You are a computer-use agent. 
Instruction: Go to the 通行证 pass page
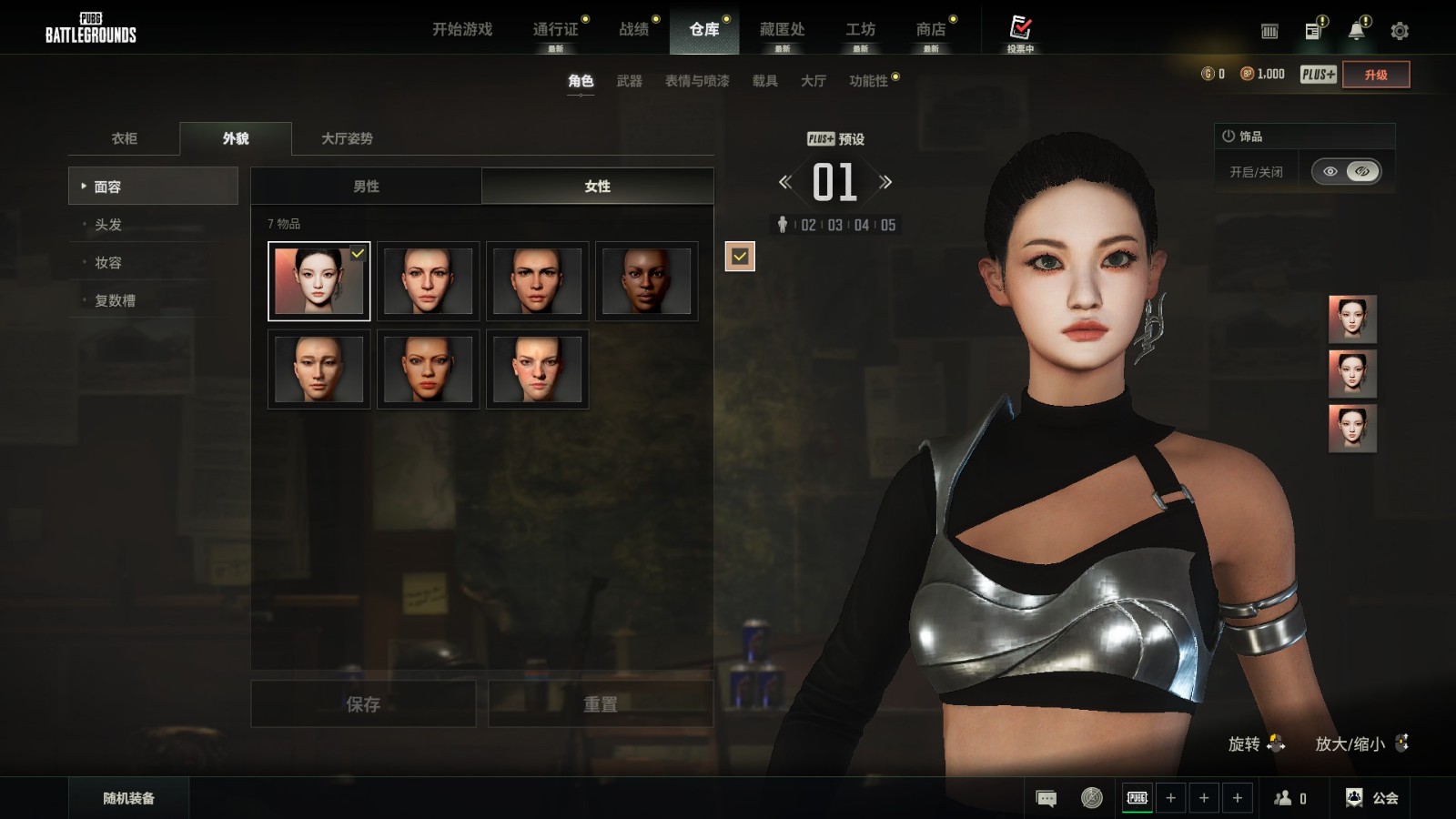[555, 29]
